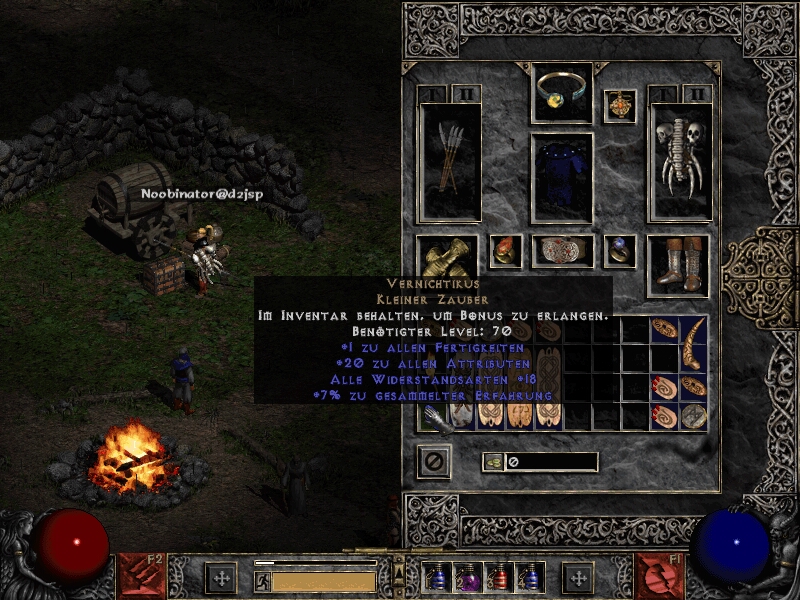Select the equipped belt
800x600 pixels.
click(562, 251)
